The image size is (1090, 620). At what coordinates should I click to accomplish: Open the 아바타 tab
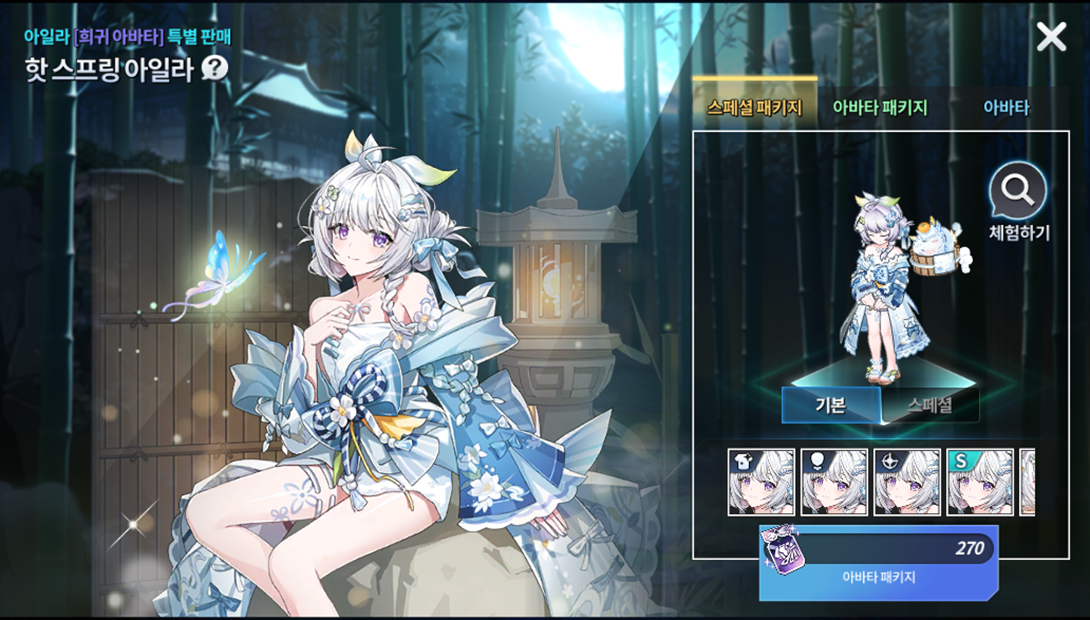point(1006,108)
